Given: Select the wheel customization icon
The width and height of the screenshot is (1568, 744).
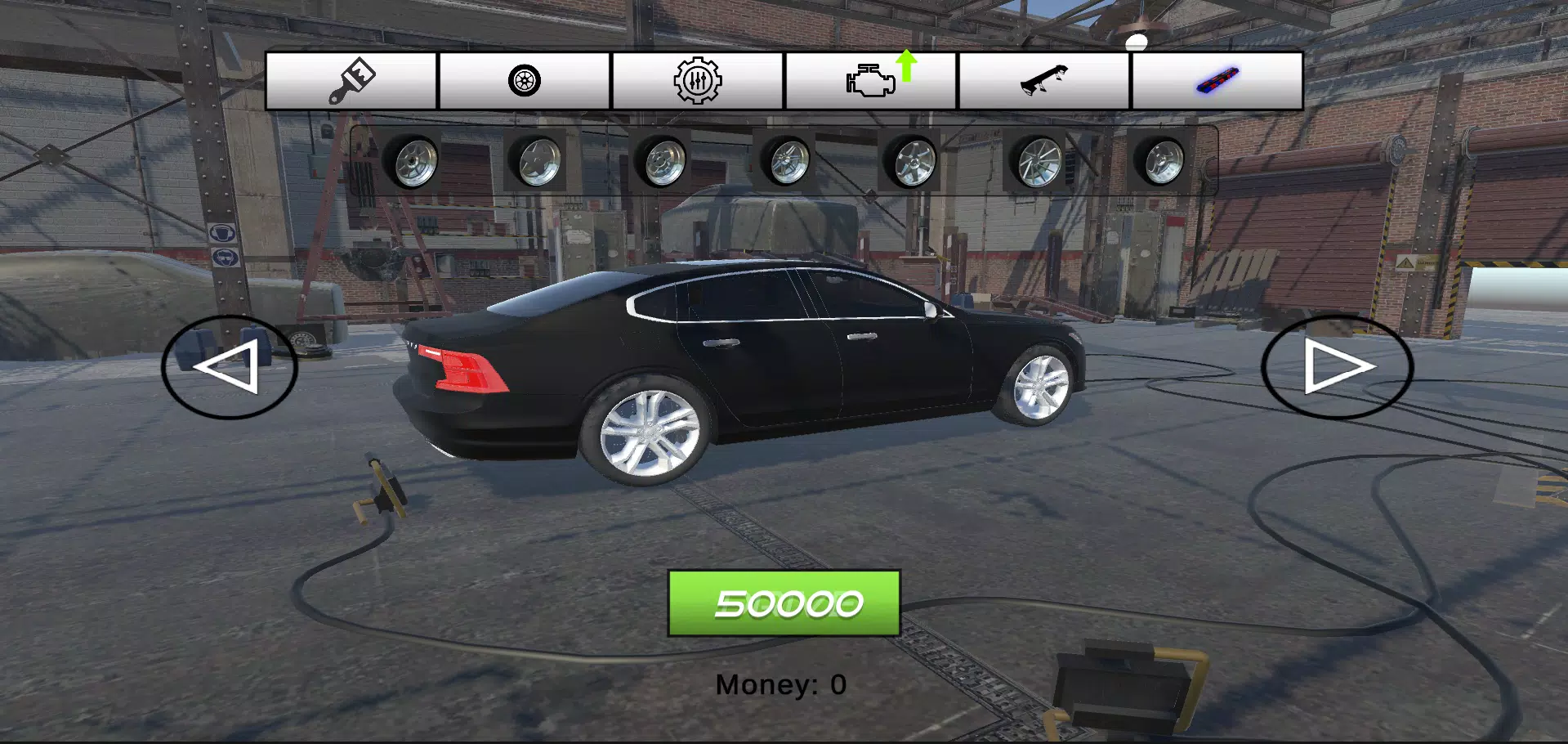Looking at the screenshot, I should click(524, 79).
